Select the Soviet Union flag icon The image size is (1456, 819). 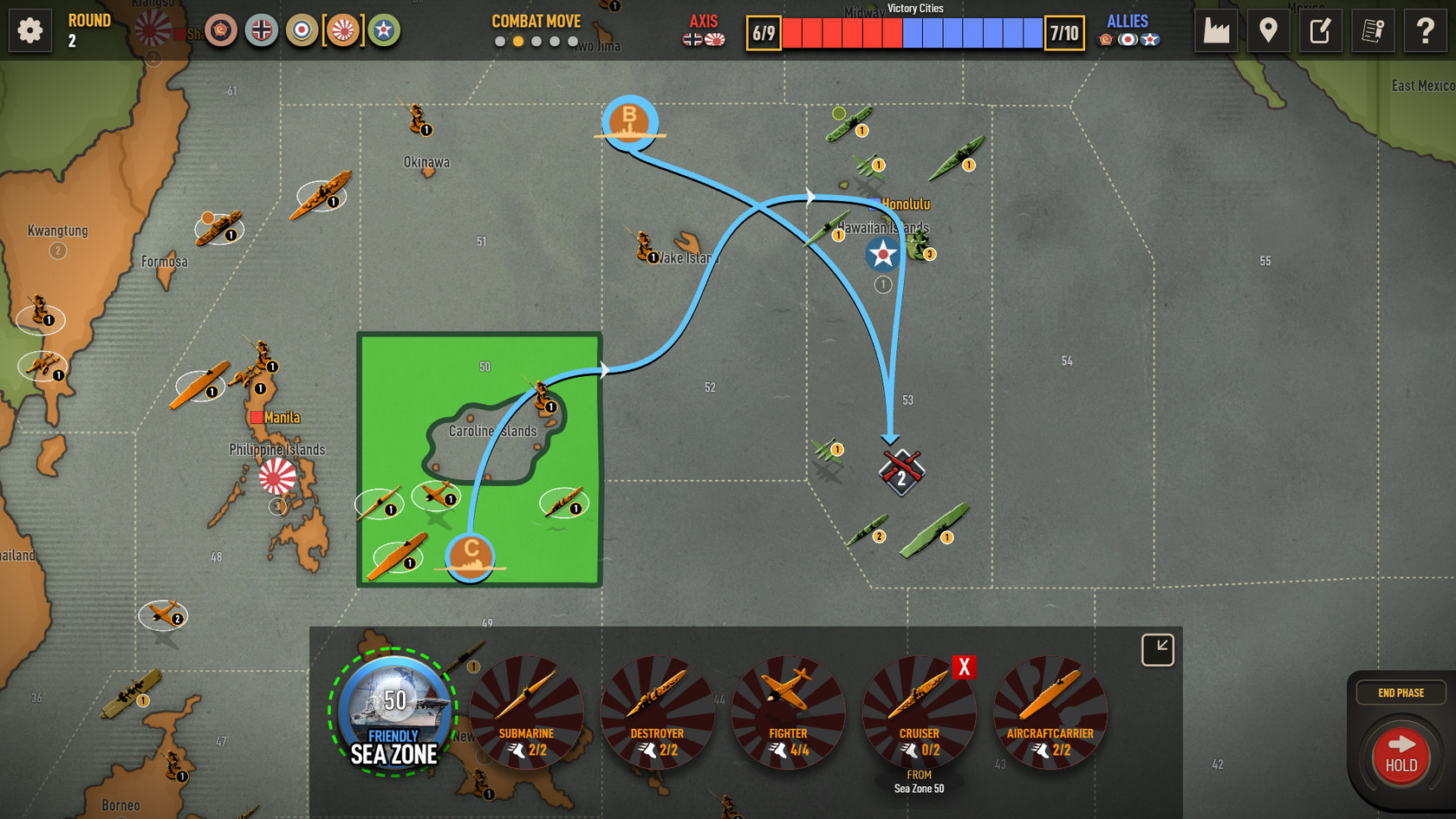point(221,30)
